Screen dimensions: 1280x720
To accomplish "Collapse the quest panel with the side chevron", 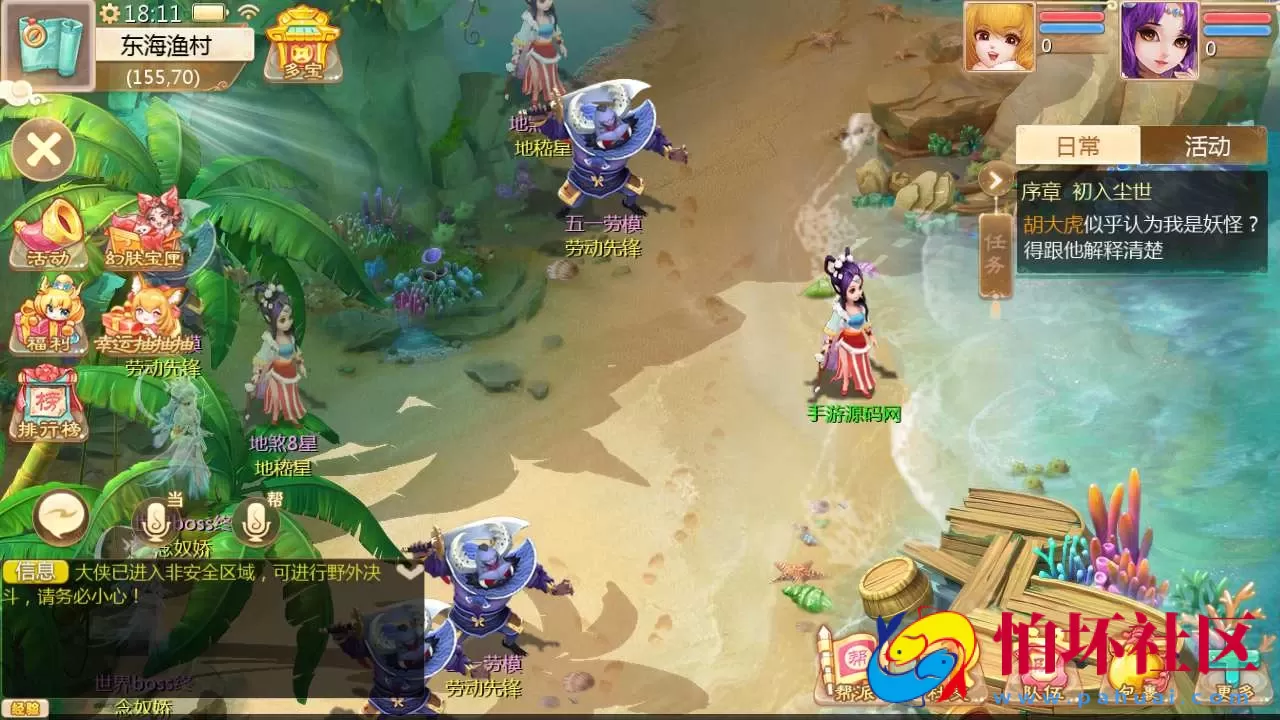I will click(994, 180).
